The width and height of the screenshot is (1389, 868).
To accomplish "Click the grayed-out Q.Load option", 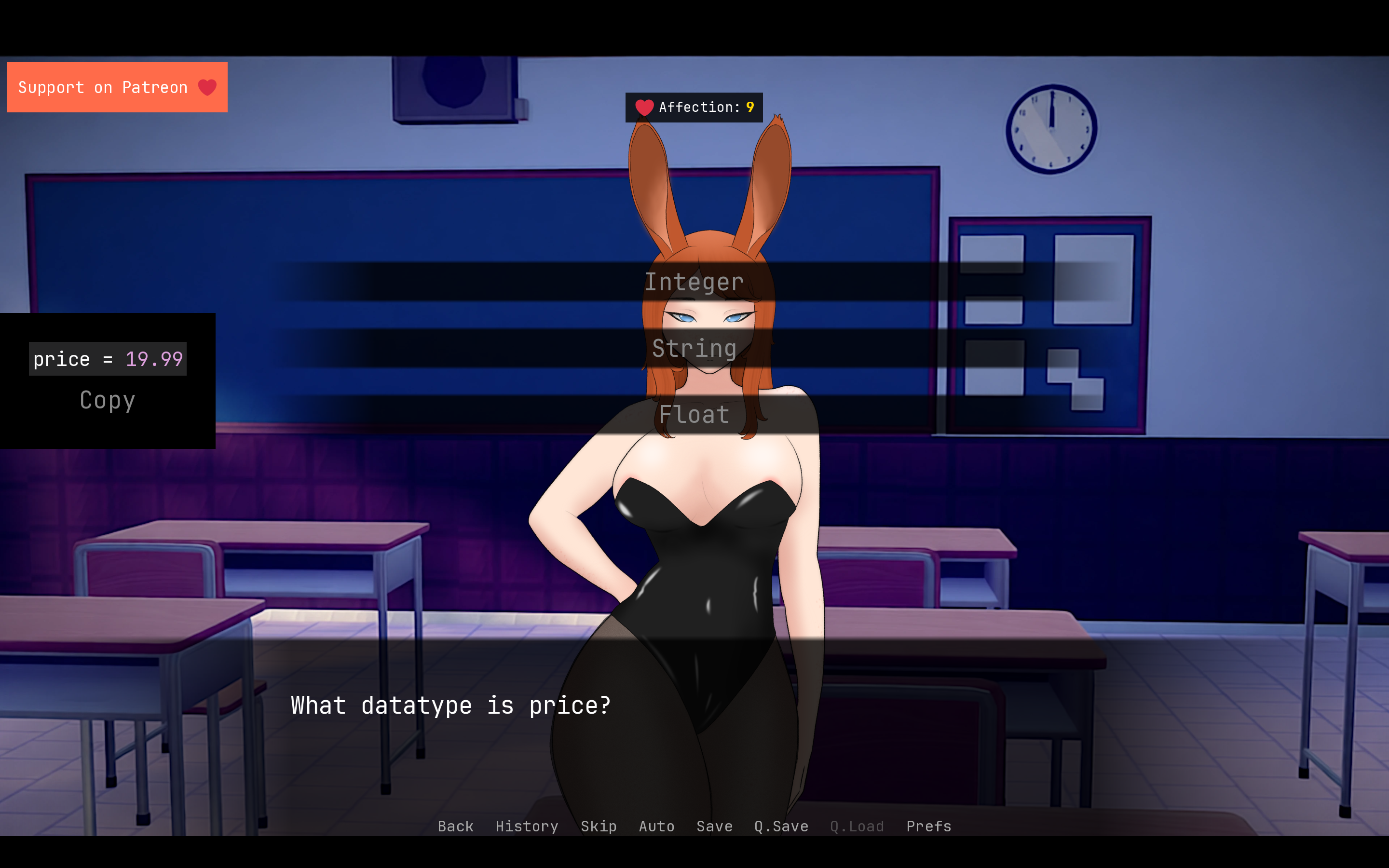I will 857,826.
